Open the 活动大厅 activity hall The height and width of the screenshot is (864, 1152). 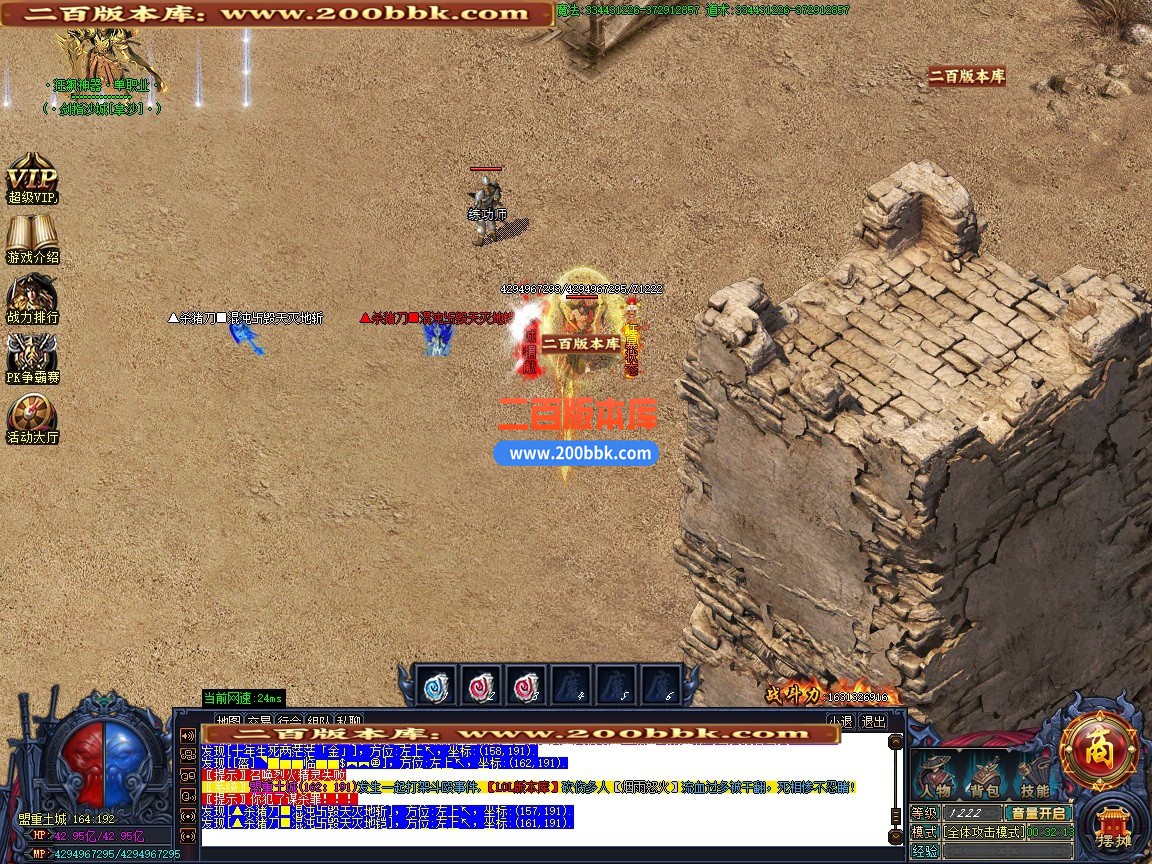[x=32, y=418]
